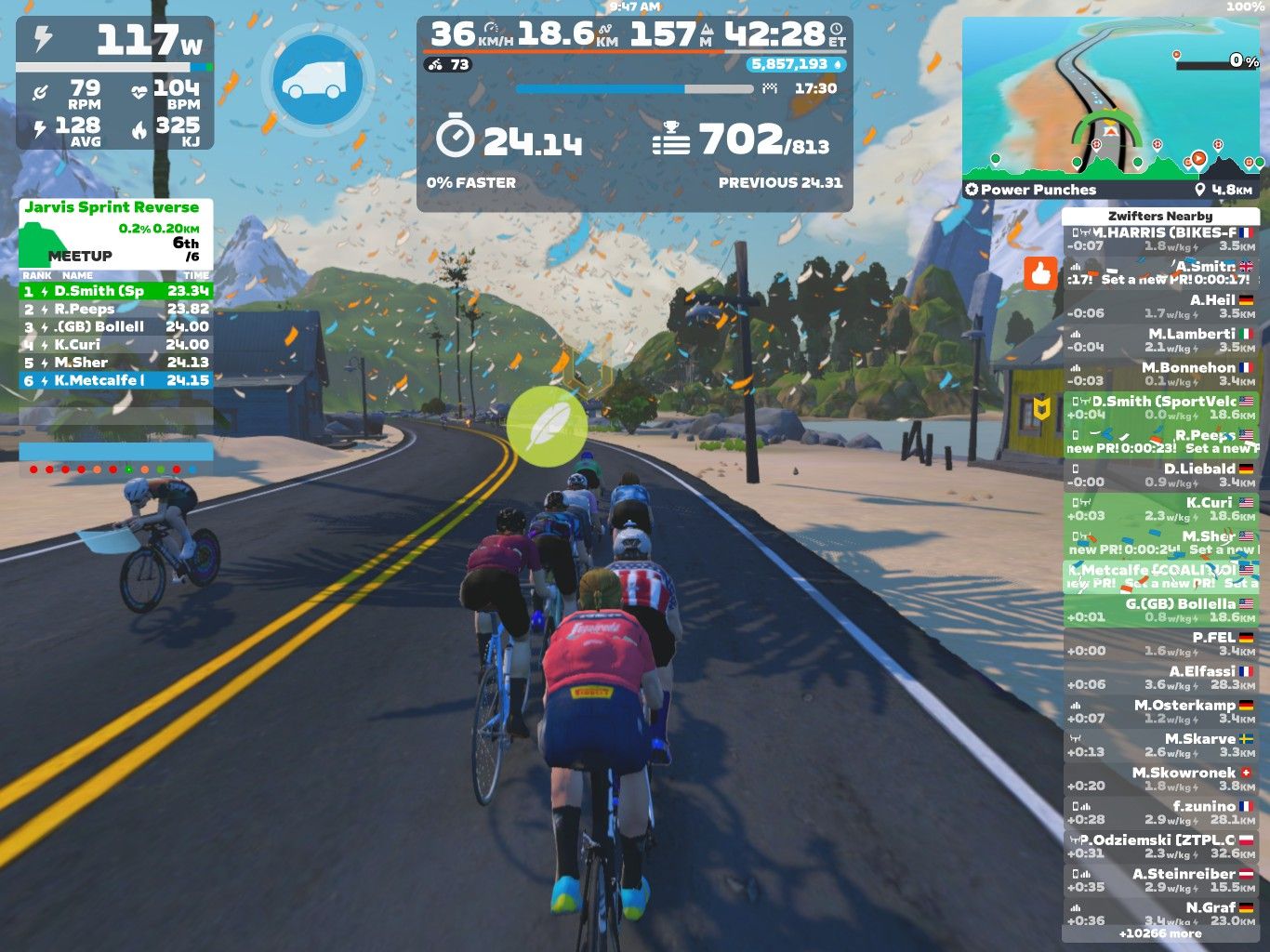The width and height of the screenshot is (1270, 952).
Task: Select M.Bonnehon in the nearby riders list
Action: click(1160, 374)
